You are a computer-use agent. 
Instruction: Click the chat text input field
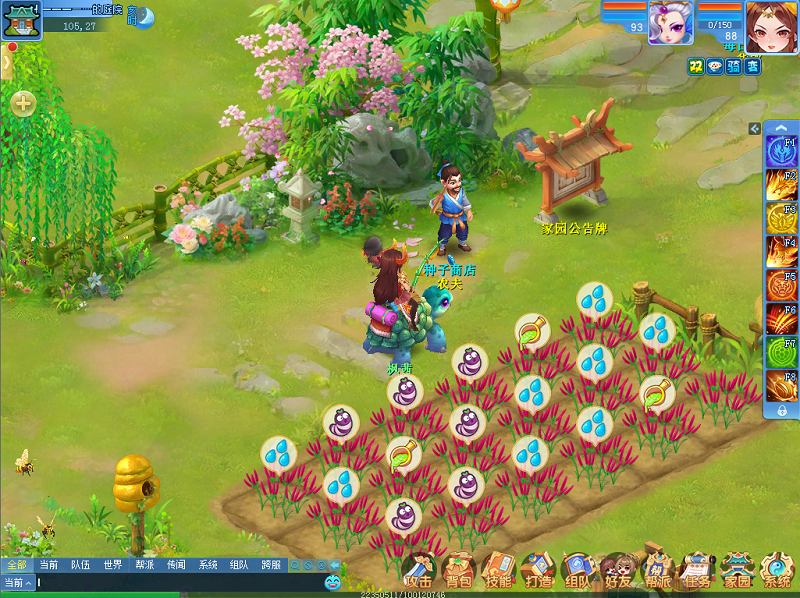point(170,582)
